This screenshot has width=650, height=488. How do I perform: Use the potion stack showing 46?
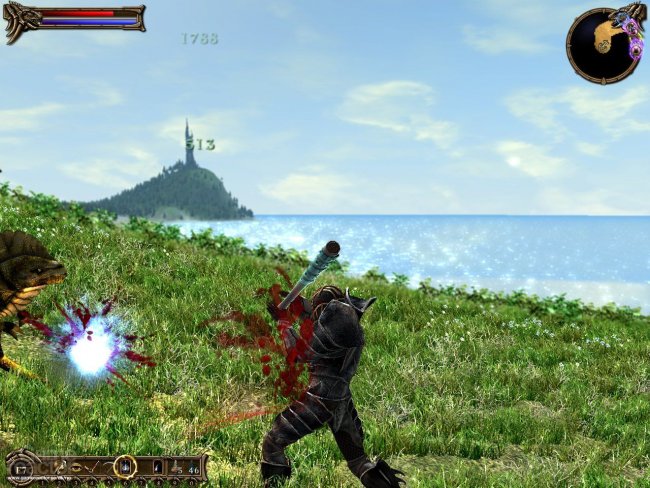[x=194, y=467]
